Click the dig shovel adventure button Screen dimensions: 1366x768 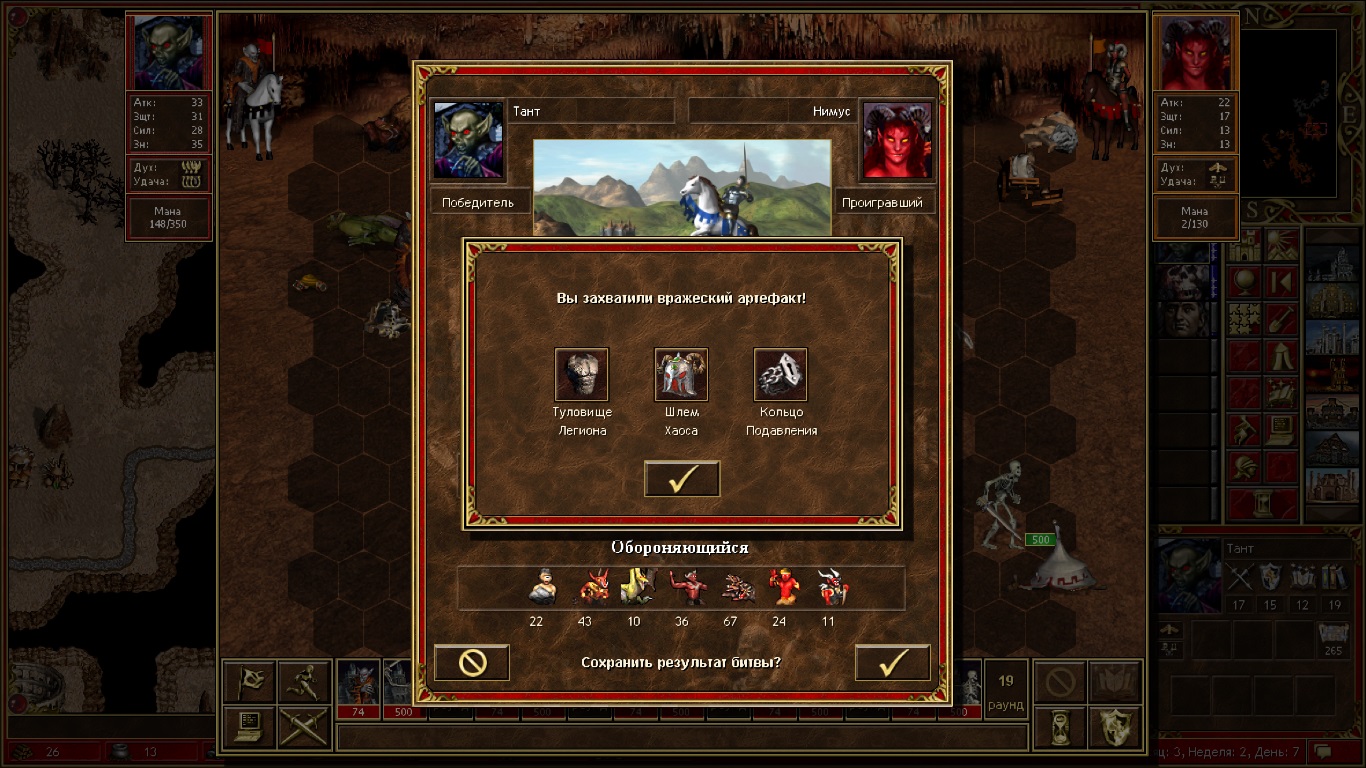tap(1282, 321)
